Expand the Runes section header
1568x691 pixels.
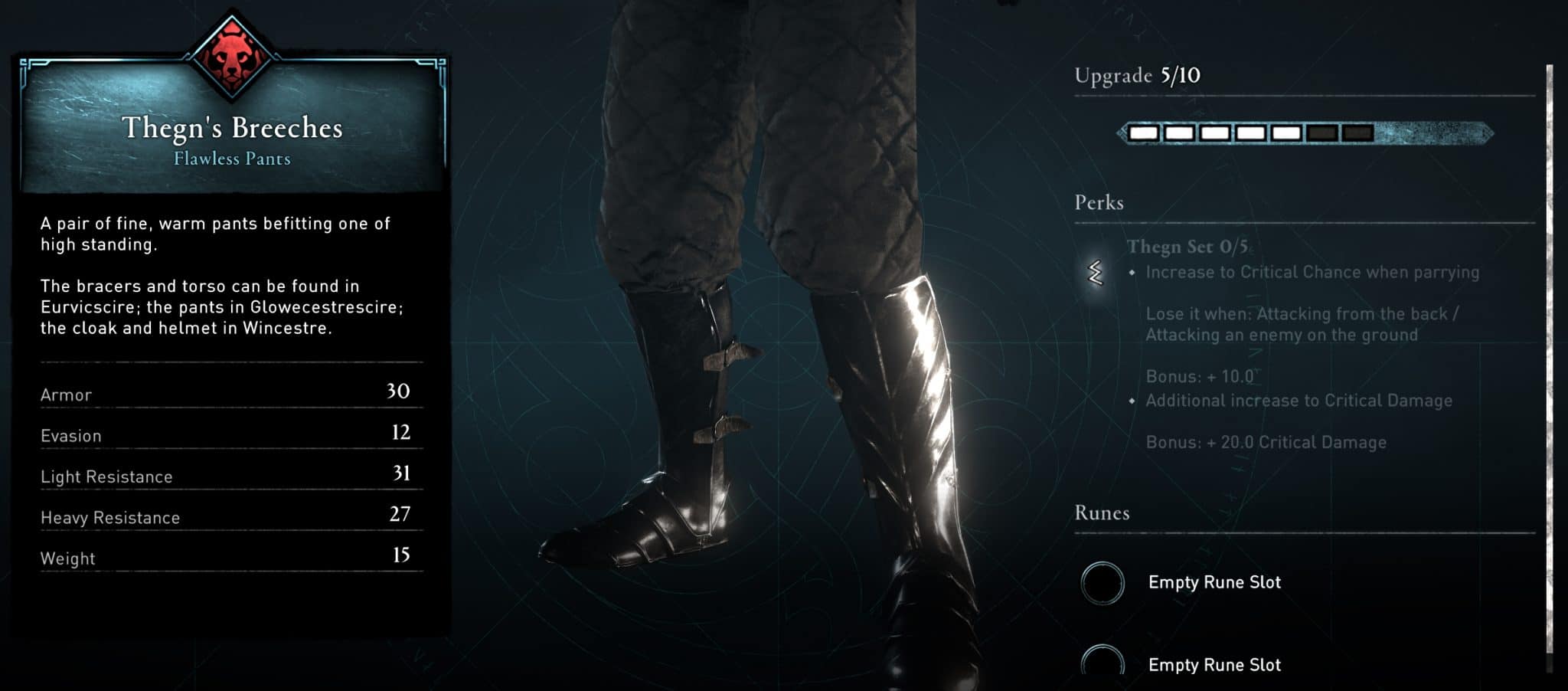(x=1102, y=513)
